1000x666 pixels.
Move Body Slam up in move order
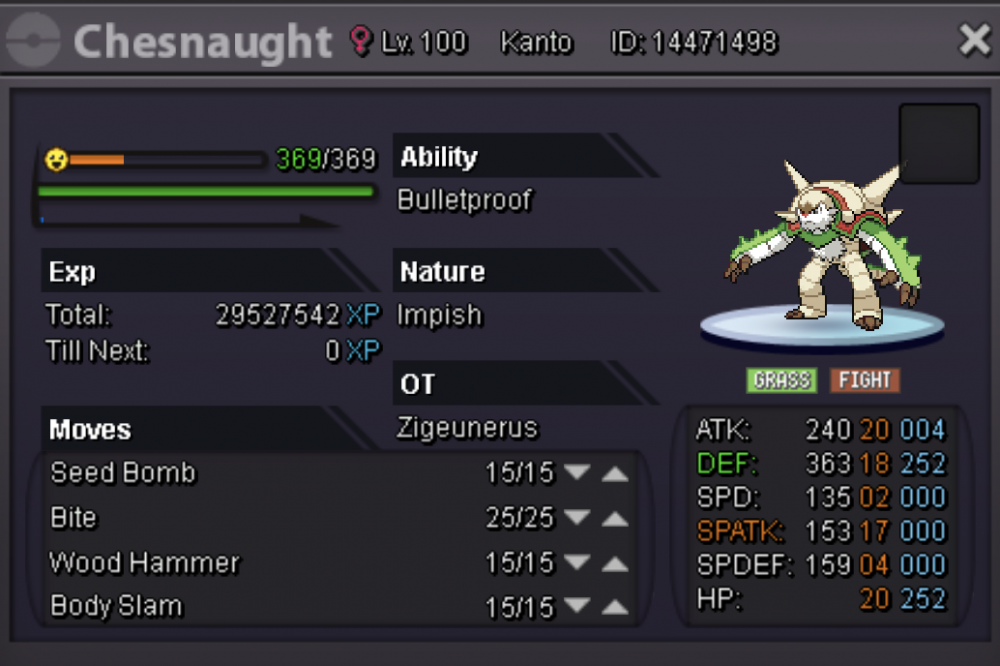(615, 607)
